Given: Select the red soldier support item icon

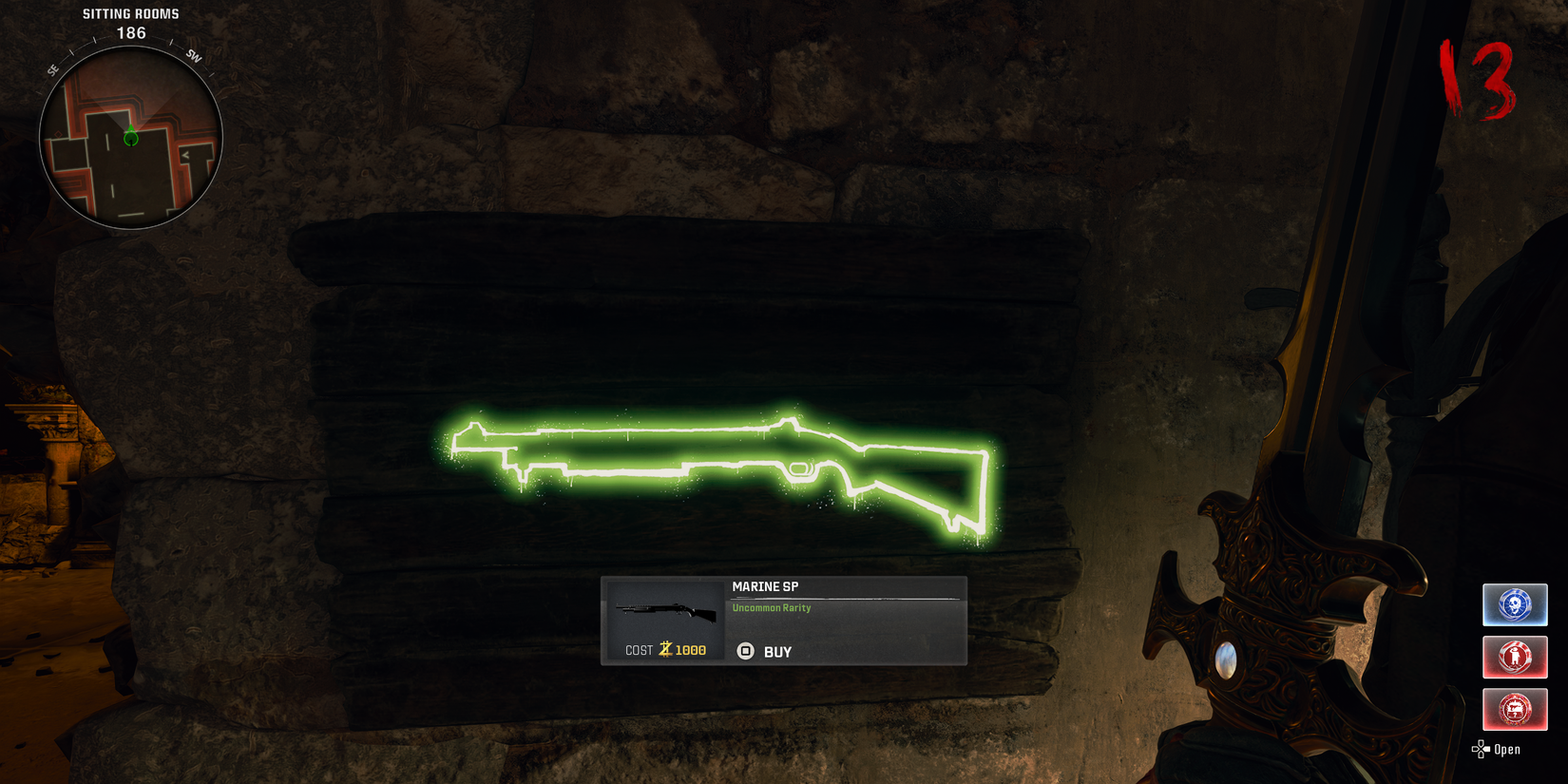Looking at the screenshot, I should (1515, 657).
